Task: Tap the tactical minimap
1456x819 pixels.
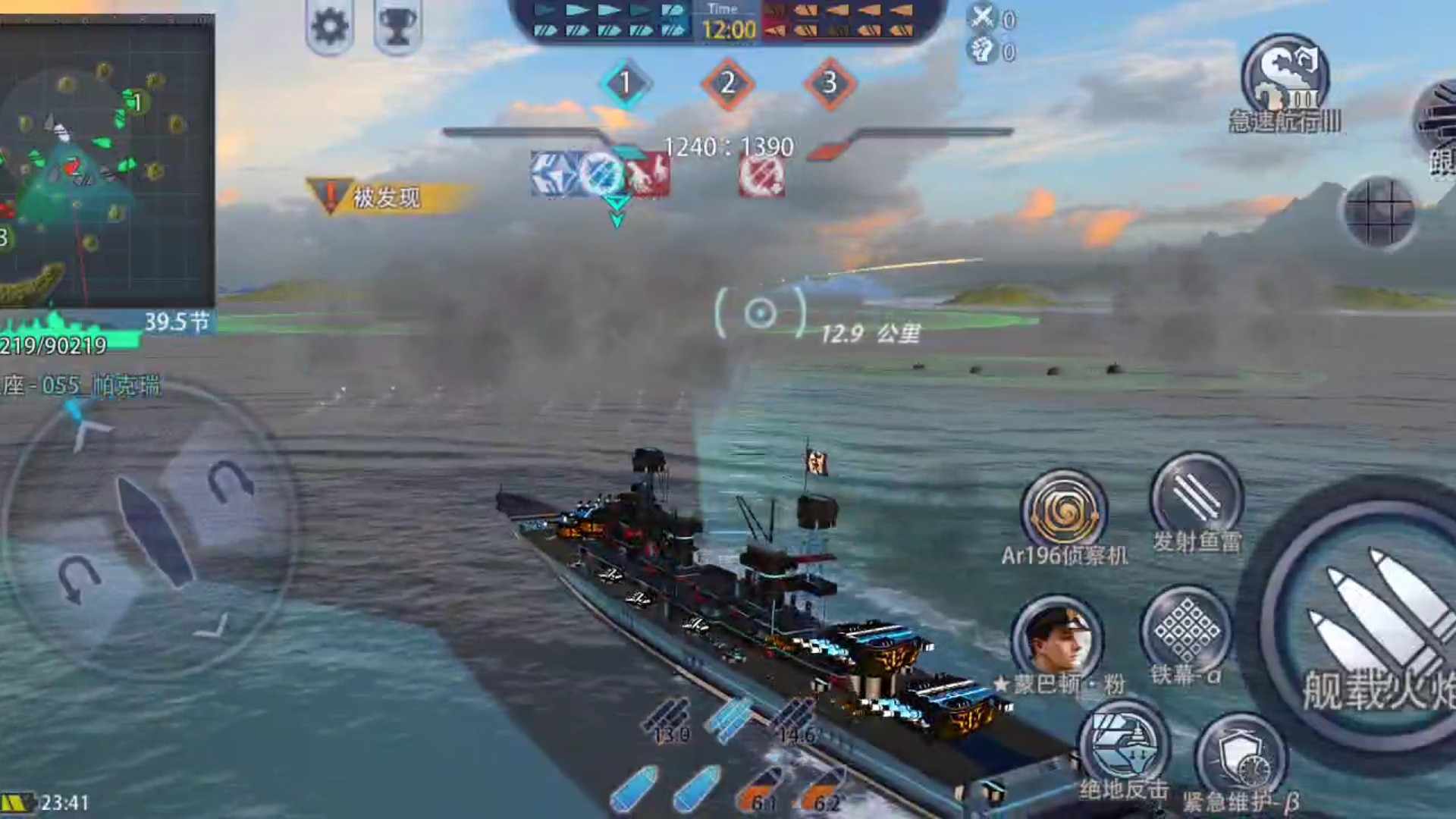Action: coord(106,159)
